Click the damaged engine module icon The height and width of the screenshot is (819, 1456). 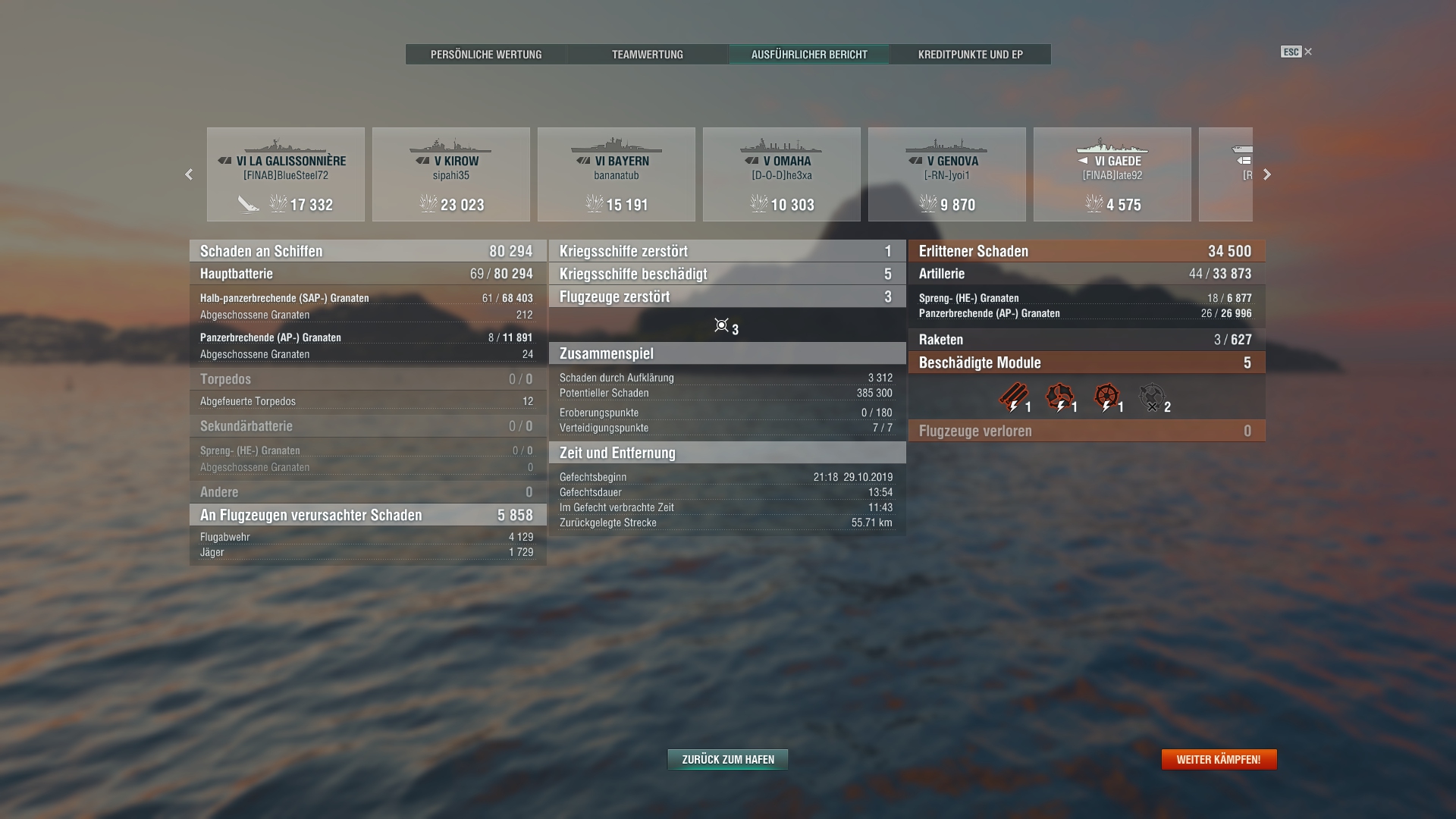(x=1059, y=397)
